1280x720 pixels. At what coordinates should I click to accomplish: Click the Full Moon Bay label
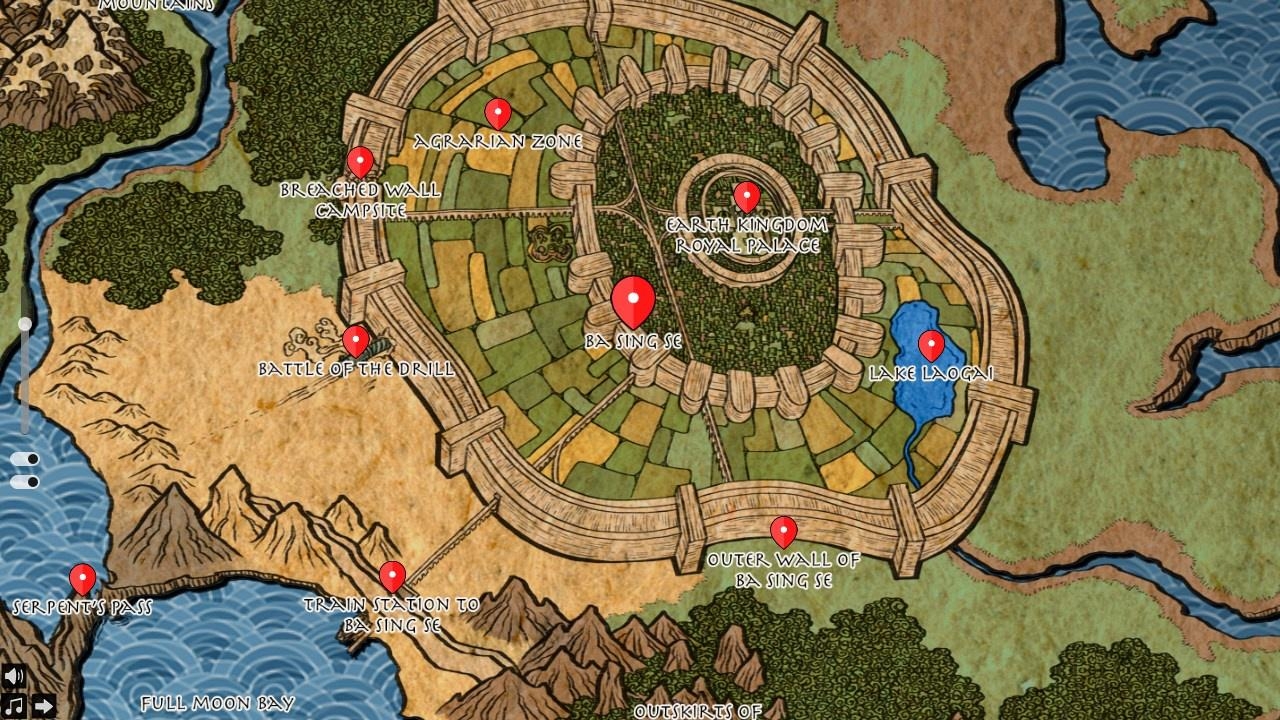216,702
